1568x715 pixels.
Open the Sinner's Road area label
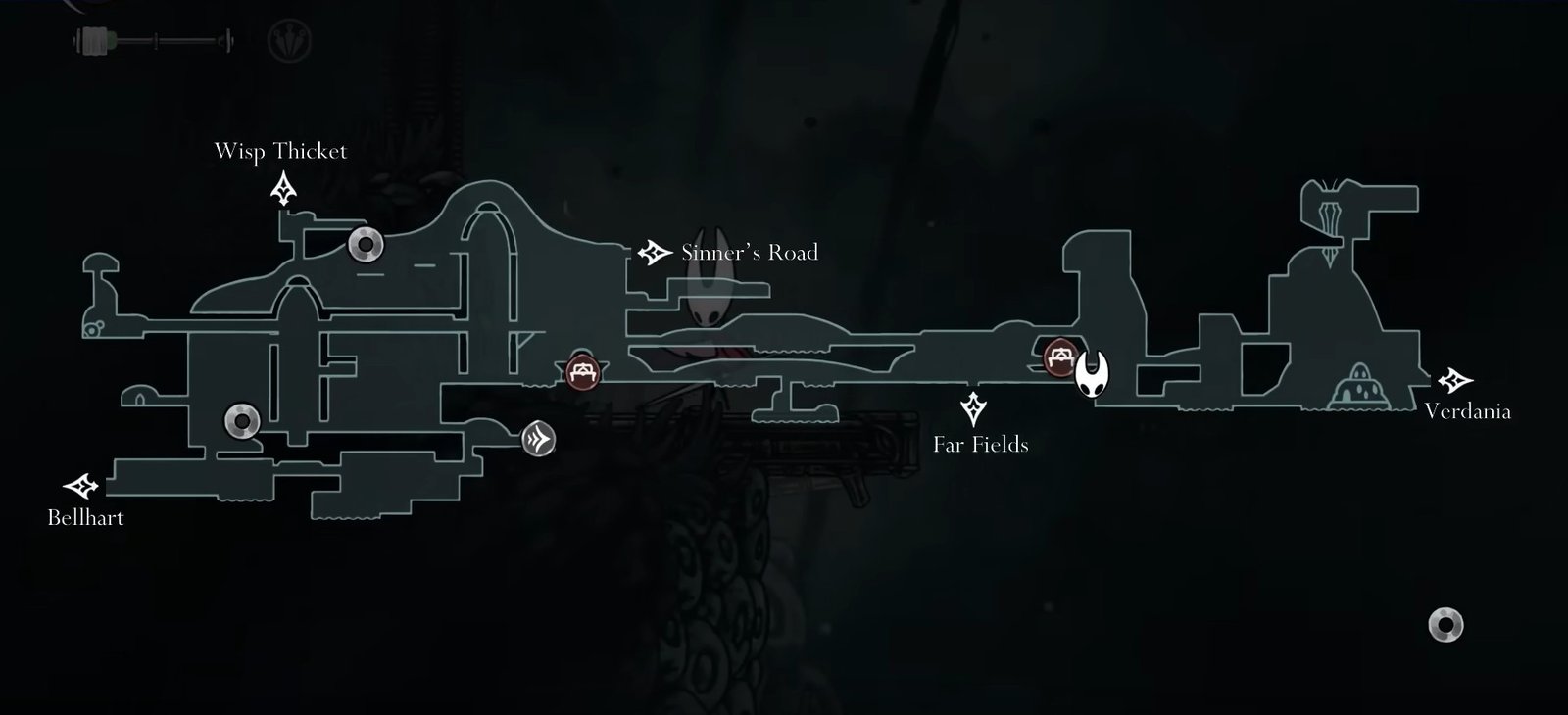[x=748, y=252]
